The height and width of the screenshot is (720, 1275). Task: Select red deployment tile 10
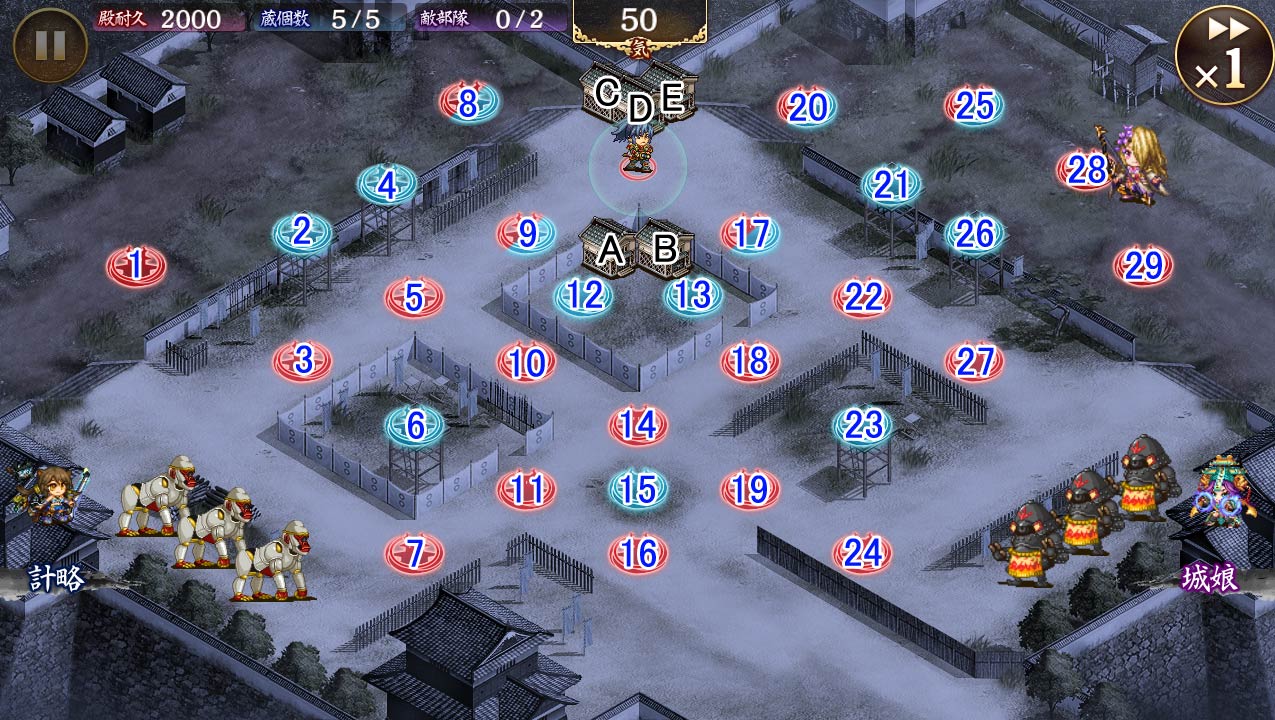526,362
